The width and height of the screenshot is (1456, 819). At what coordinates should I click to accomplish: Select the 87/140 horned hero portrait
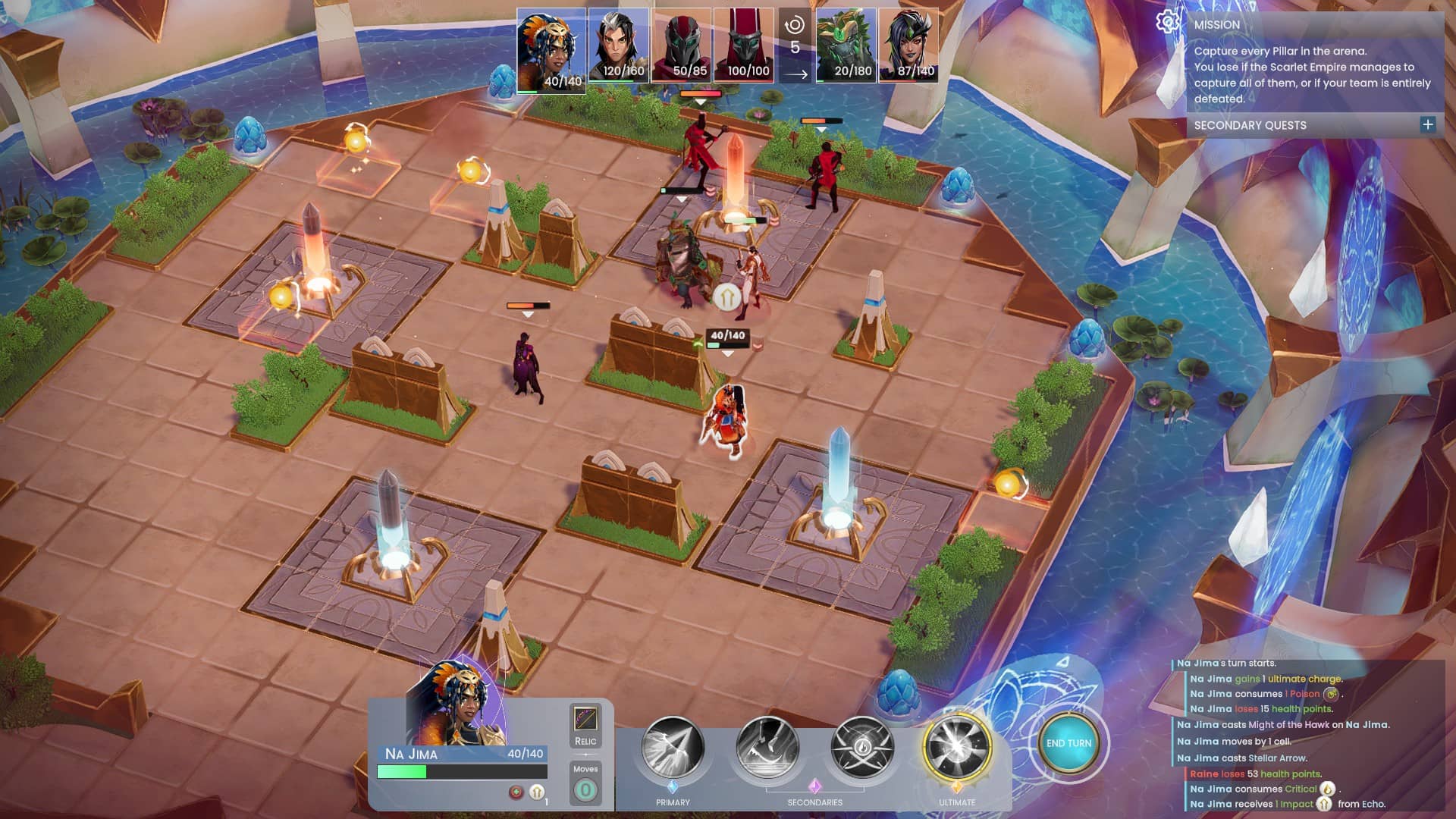pyautogui.click(x=908, y=45)
